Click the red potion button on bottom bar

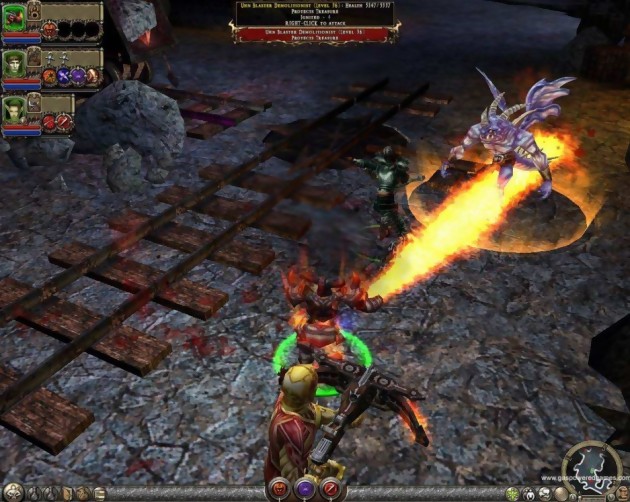click(x=279, y=488)
